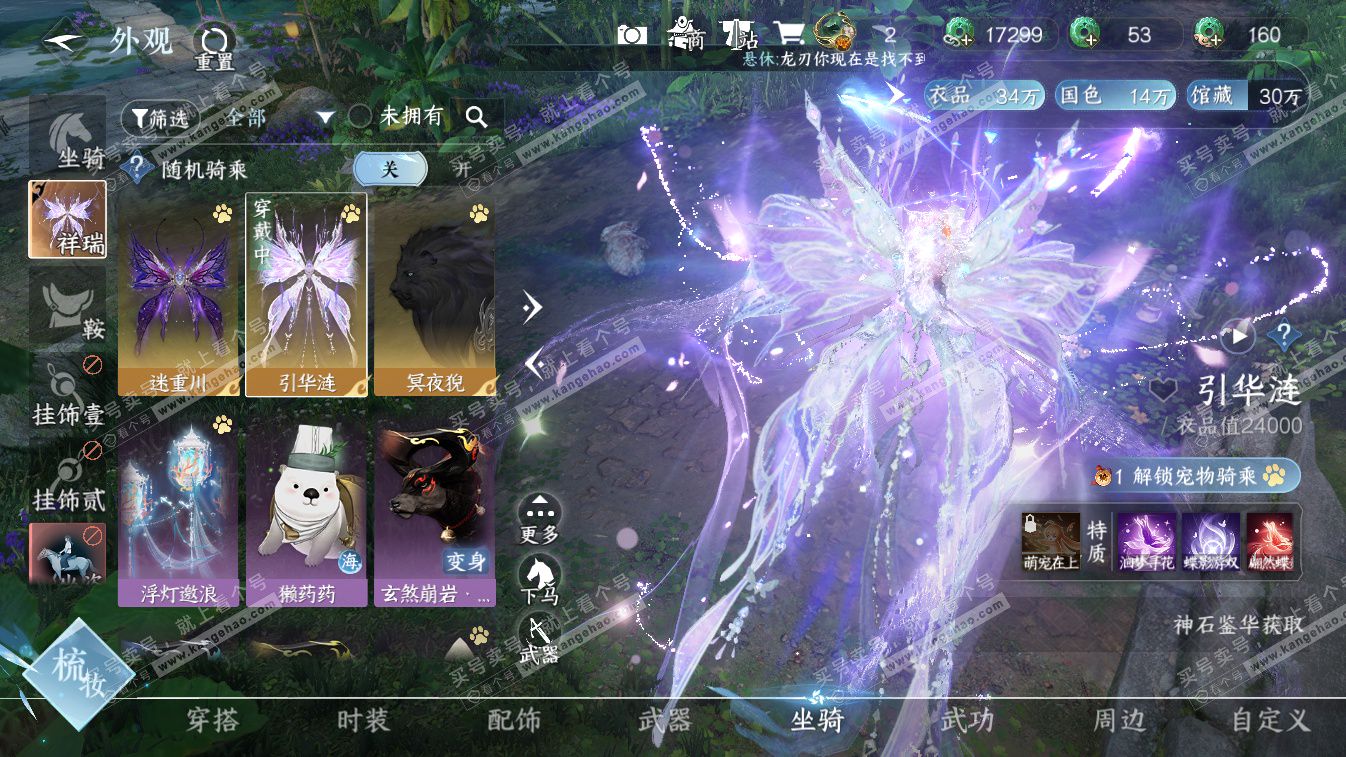Go back using the top-left arrow
The image size is (1346, 757).
(65, 42)
